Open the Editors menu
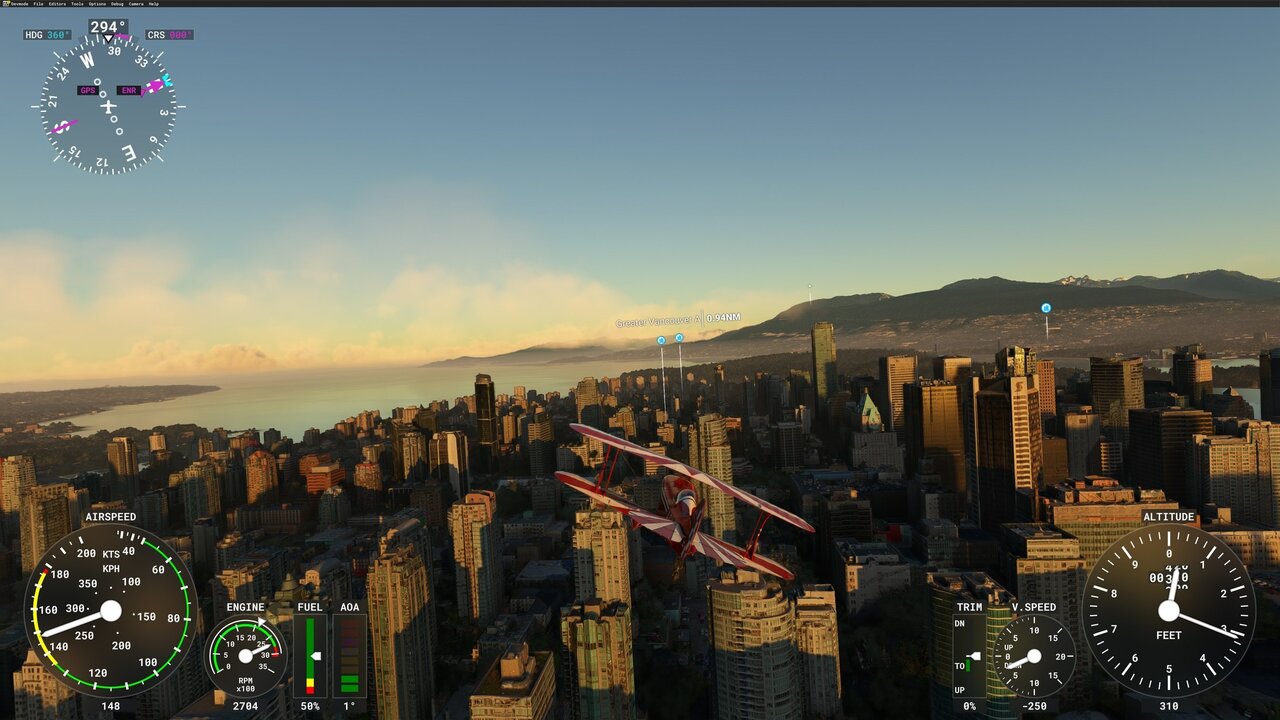1280x720 pixels. coord(58,4)
